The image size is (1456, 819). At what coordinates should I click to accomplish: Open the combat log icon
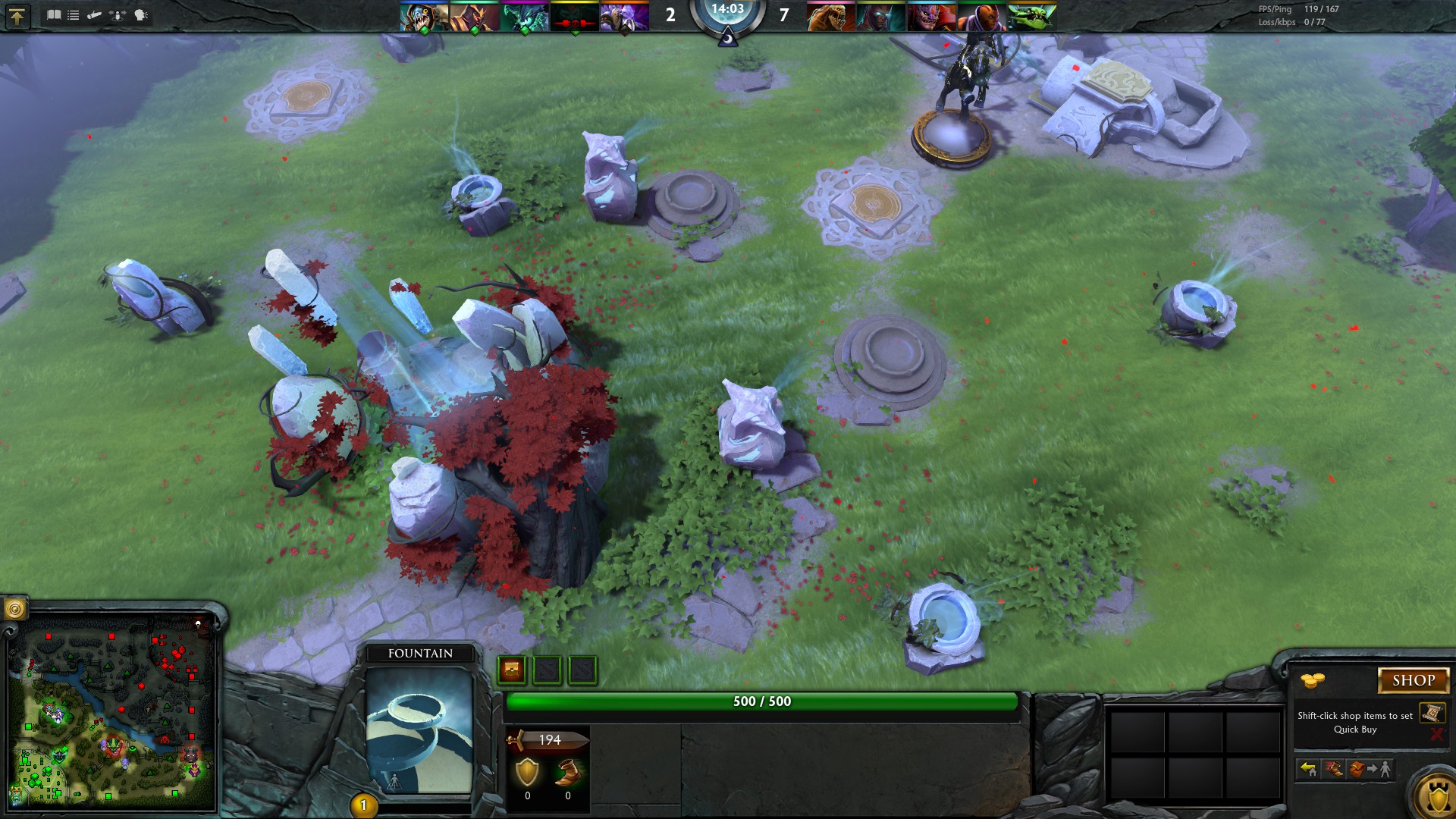[95, 15]
